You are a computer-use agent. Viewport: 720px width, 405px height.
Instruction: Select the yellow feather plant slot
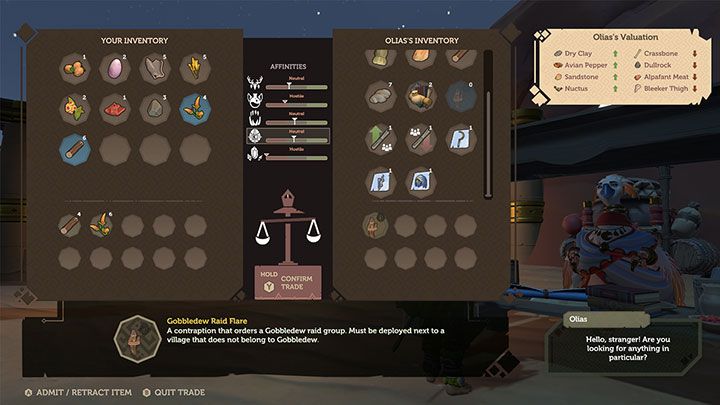pos(195,67)
